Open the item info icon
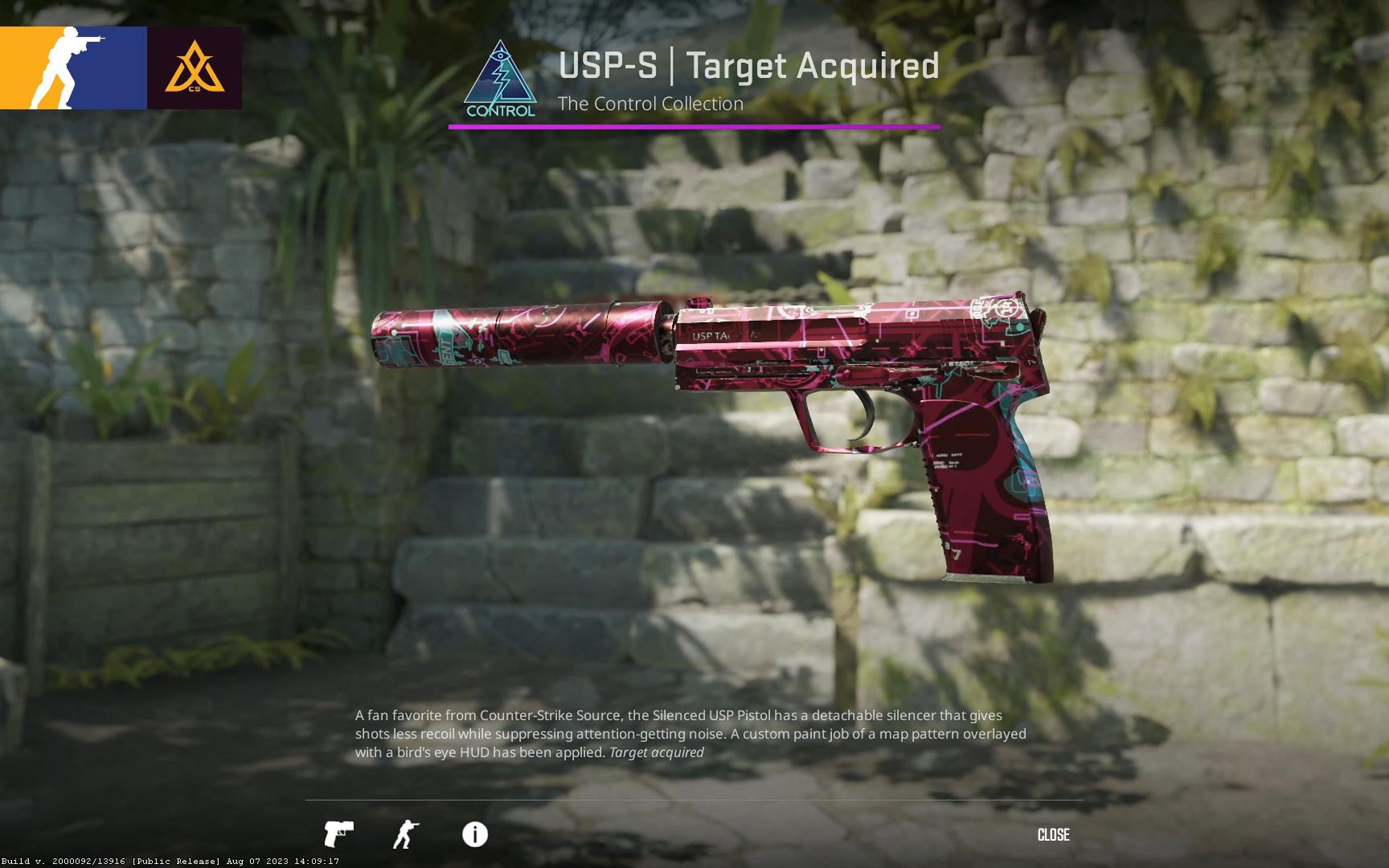This screenshot has height=868, width=1389. pos(475,834)
